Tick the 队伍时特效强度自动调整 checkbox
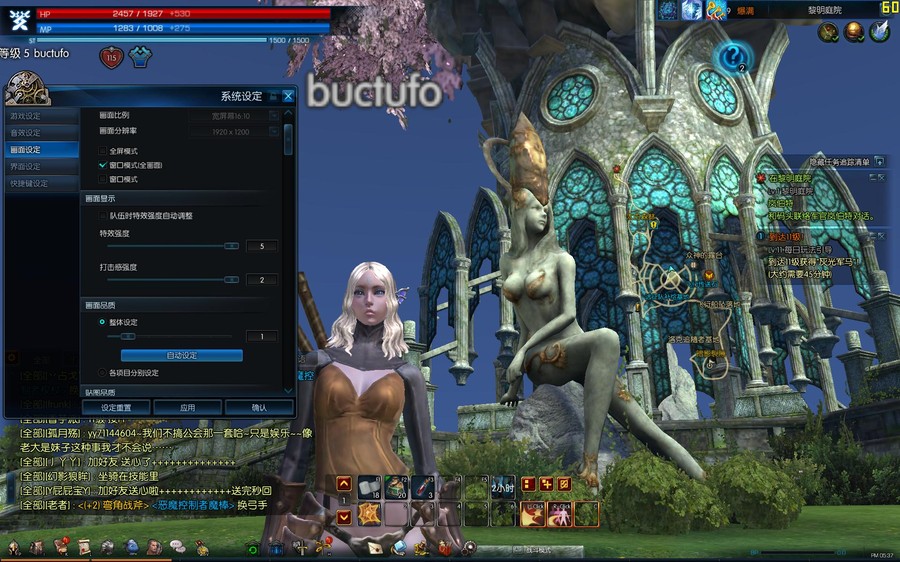Image resolution: width=900 pixels, height=562 pixels. coord(102,216)
